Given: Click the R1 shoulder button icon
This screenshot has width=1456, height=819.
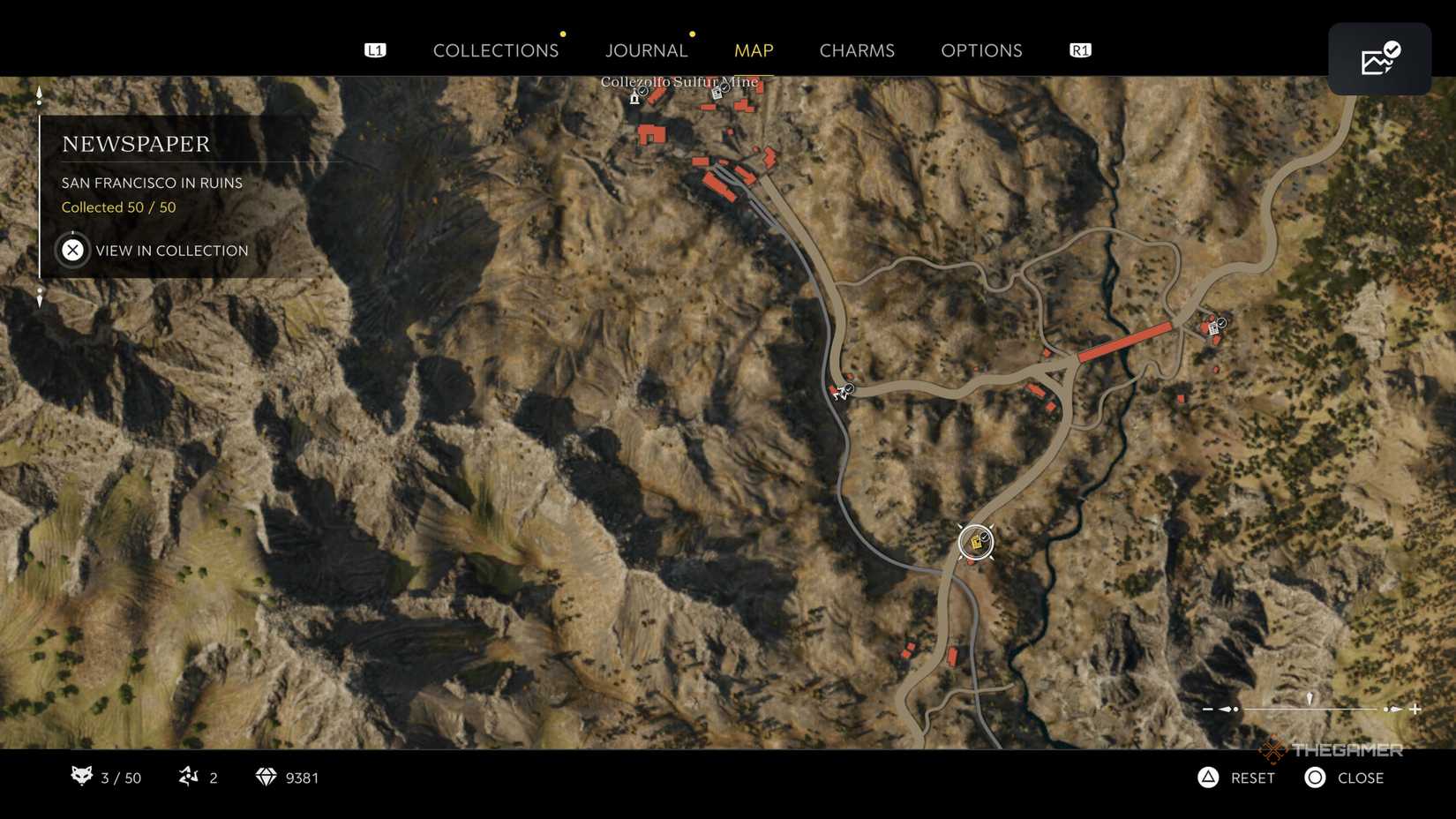Looking at the screenshot, I should [1078, 50].
